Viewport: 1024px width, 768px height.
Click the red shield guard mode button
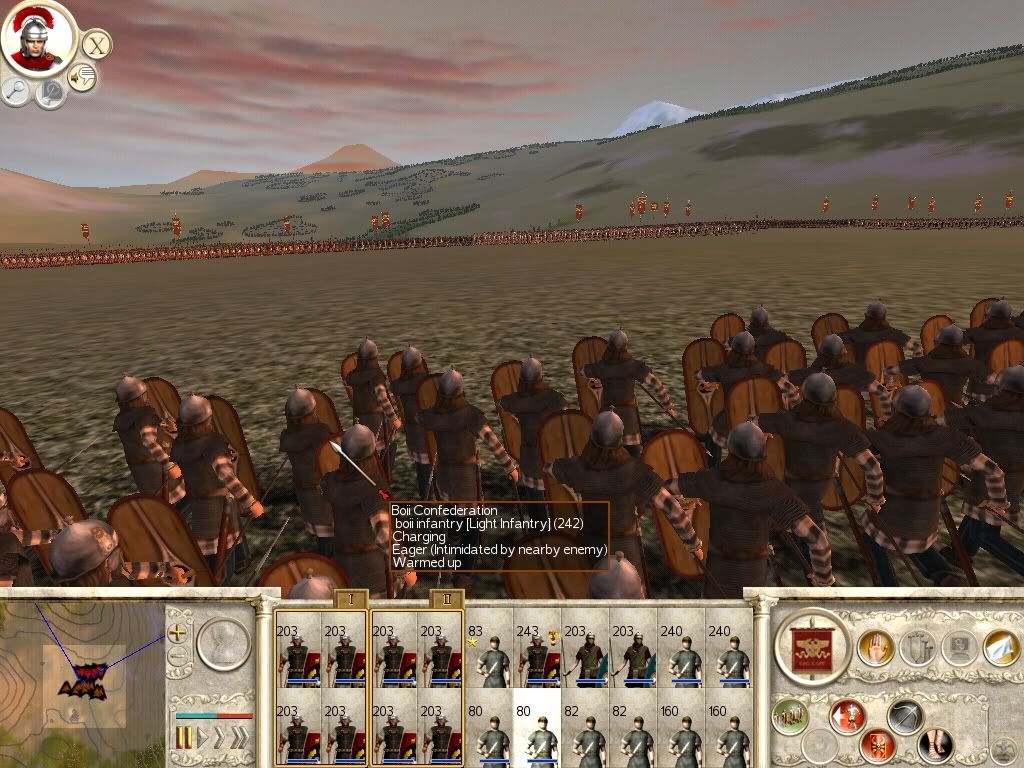click(x=878, y=746)
